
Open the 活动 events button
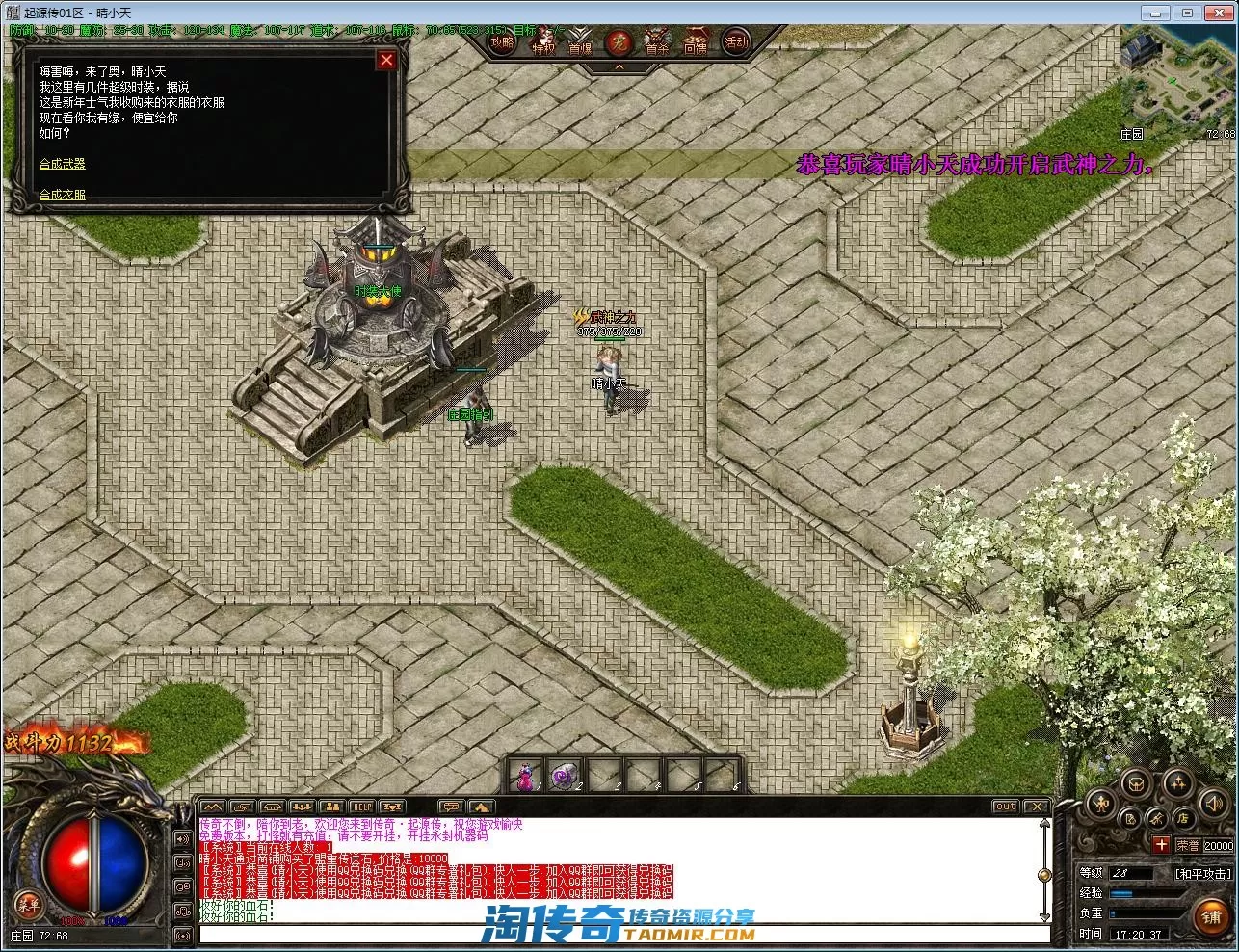pyautogui.click(x=736, y=42)
